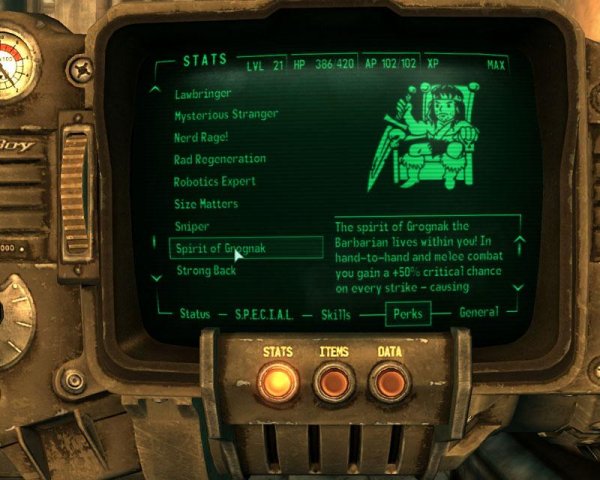Viewport: 600px width, 480px height.
Task: Choose the Size Matters perk
Action: coord(204,204)
